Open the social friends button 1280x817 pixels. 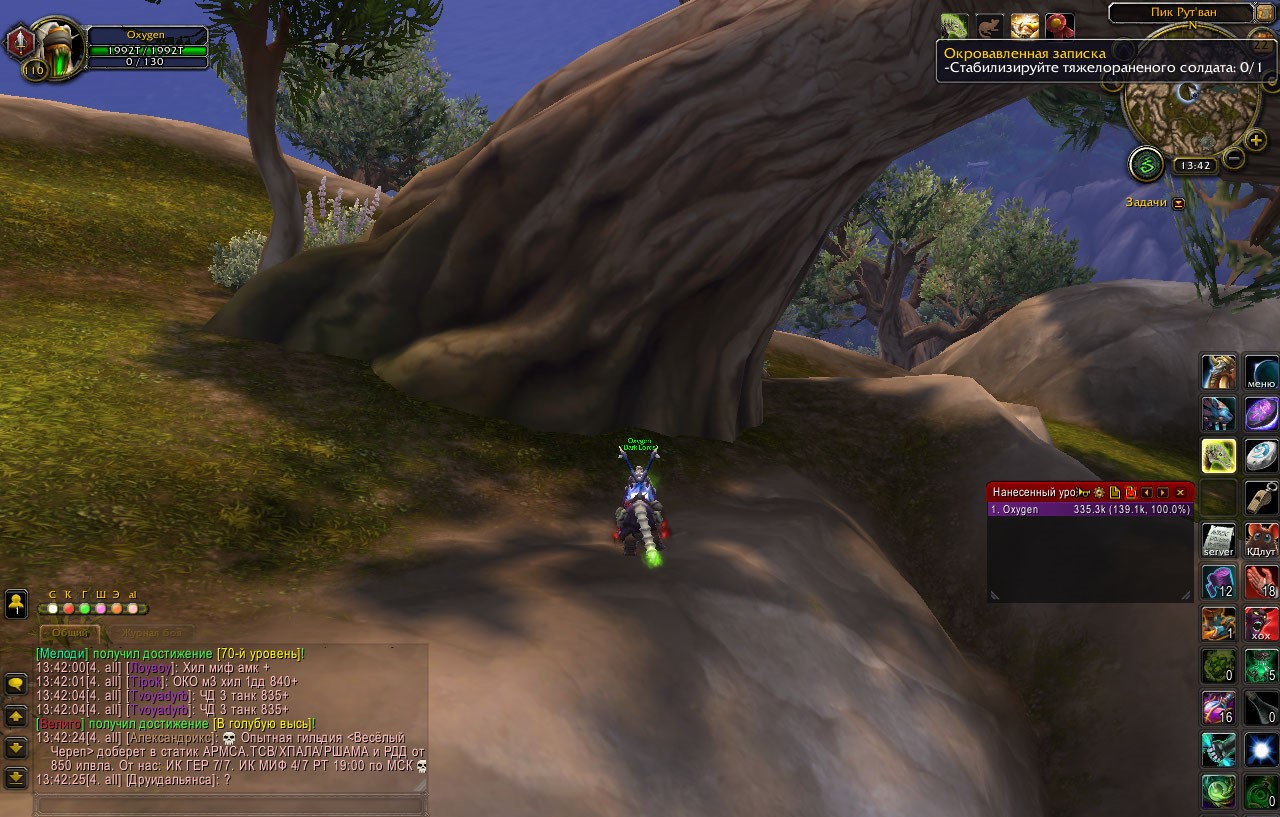tap(16, 603)
